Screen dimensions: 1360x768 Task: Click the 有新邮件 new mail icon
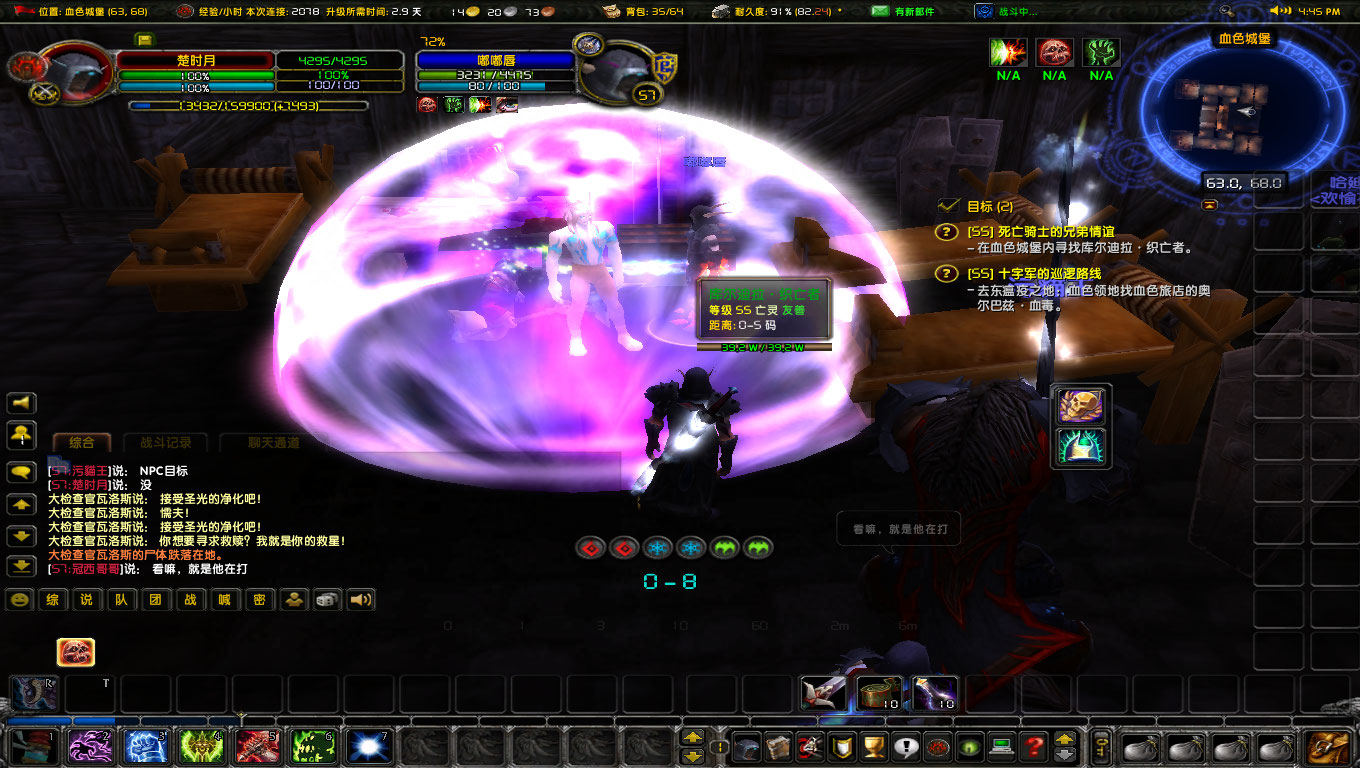tap(880, 12)
